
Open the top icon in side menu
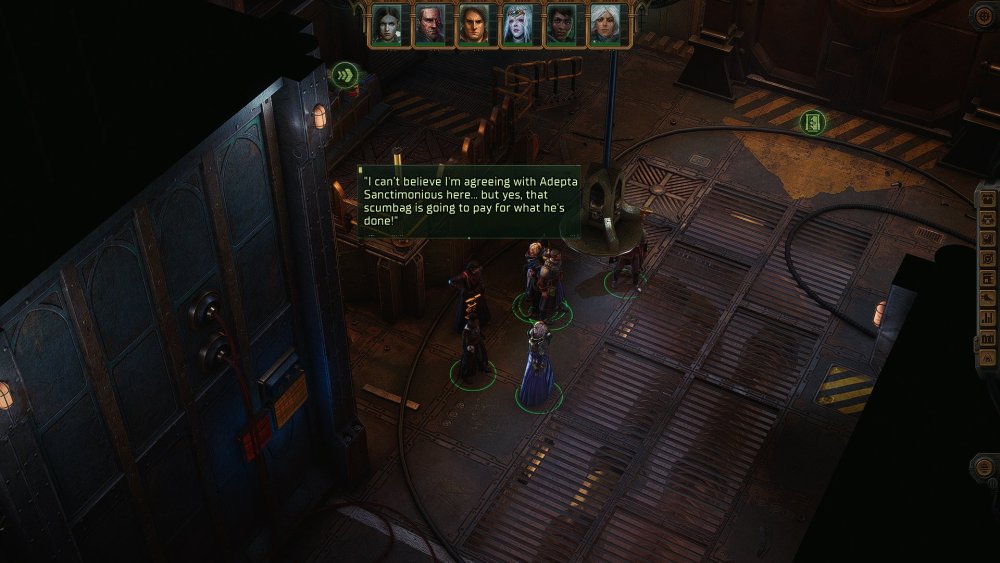(x=988, y=199)
